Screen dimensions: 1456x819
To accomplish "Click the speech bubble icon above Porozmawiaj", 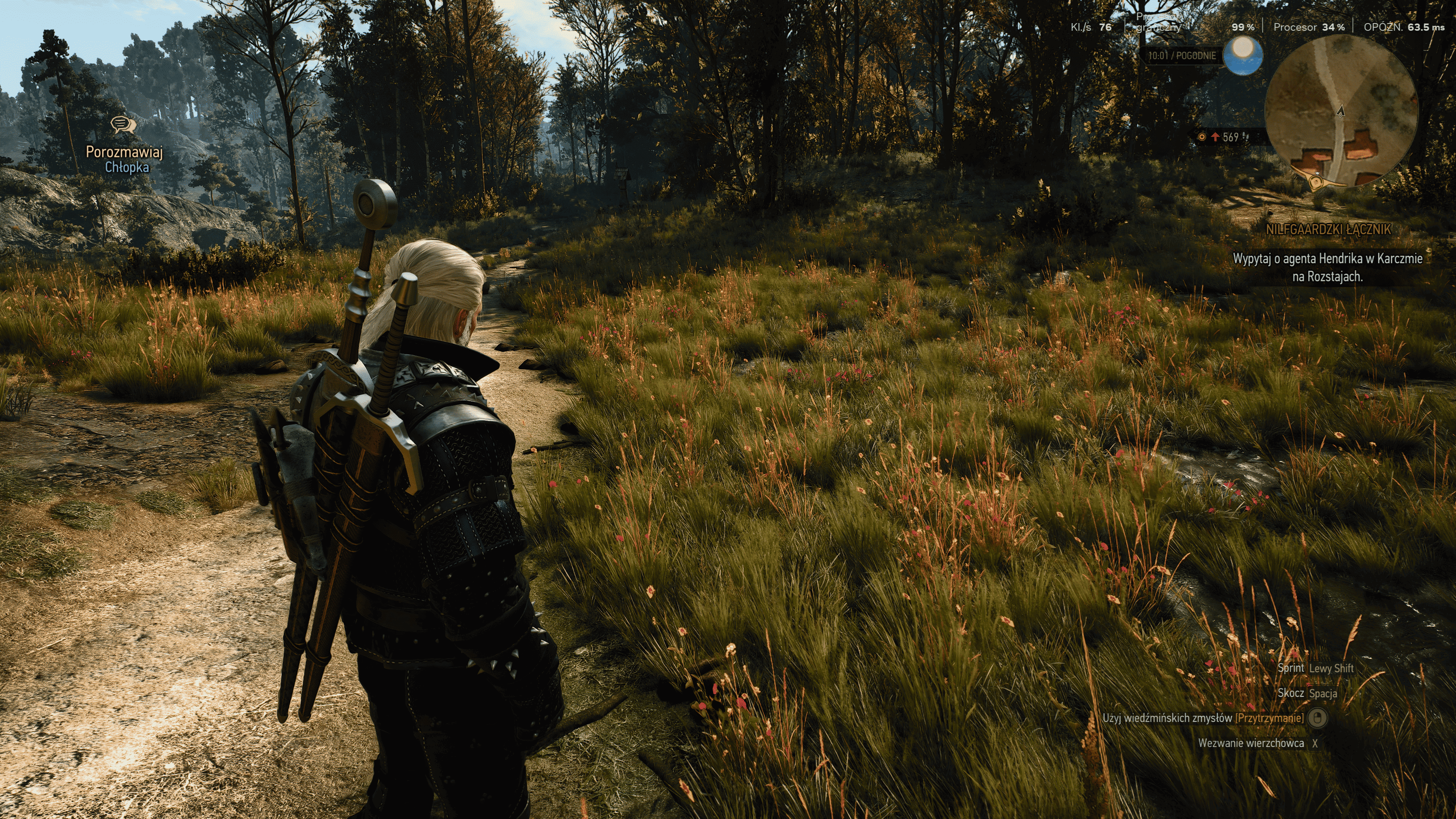I will (x=122, y=124).
